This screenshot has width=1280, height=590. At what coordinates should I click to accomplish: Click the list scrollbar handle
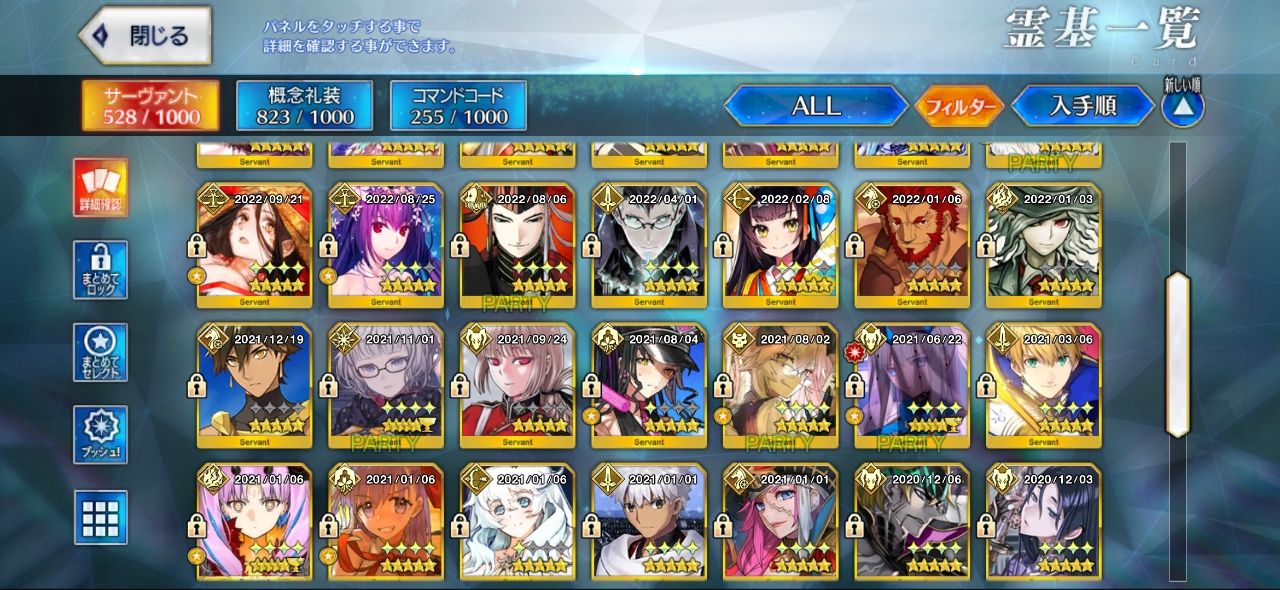[x=1178, y=354]
